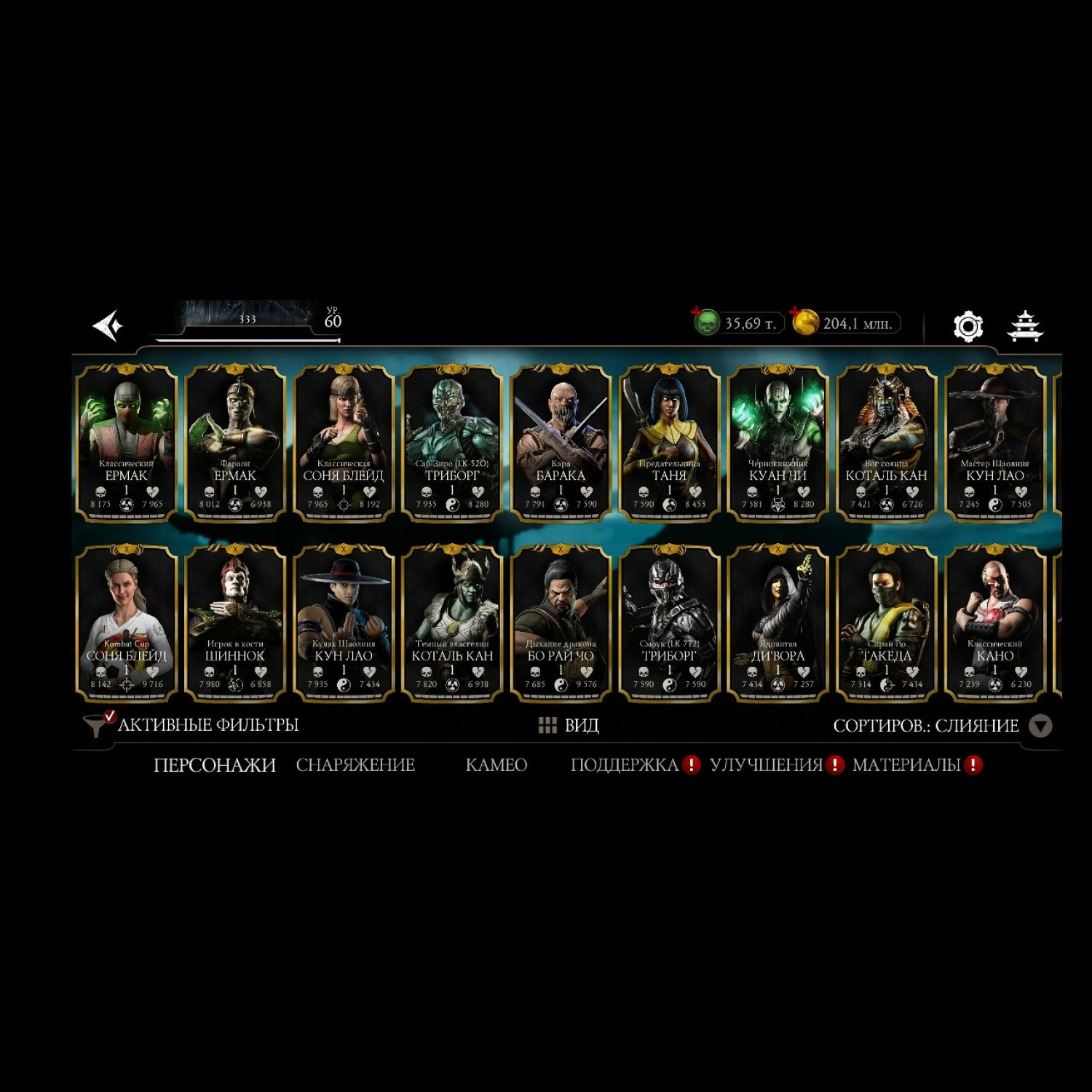Go back with the arrow button
The height and width of the screenshot is (1092, 1092).
point(108,325)
